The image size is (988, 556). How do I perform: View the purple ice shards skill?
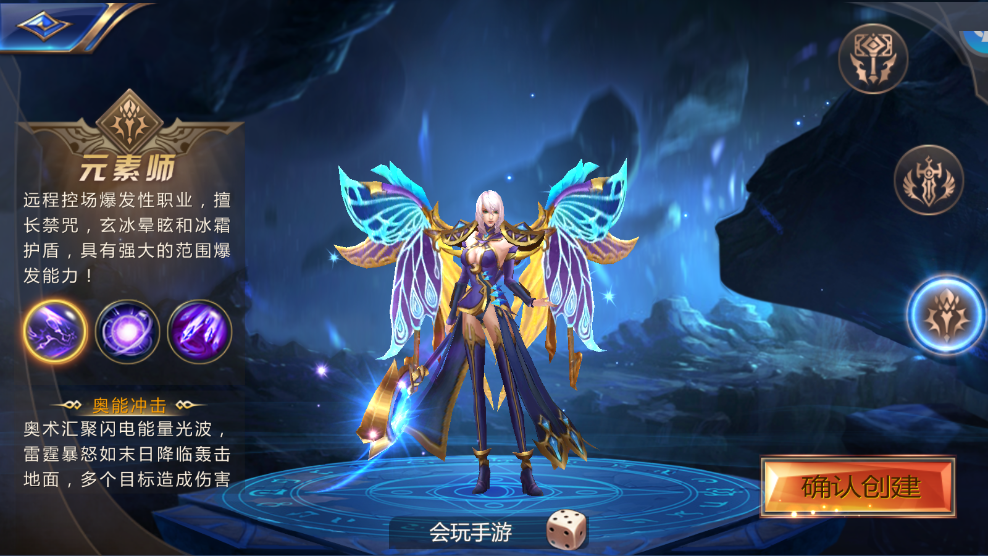(x=199, y=331)
